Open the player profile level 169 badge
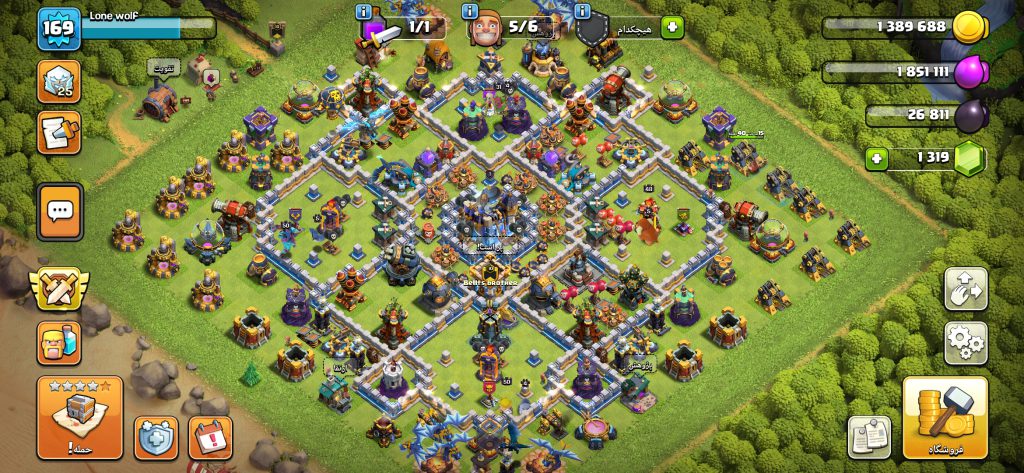Image resolution: width=1024 pixels, height=473 pixels. pyautogui.click(x=58, y=29)
